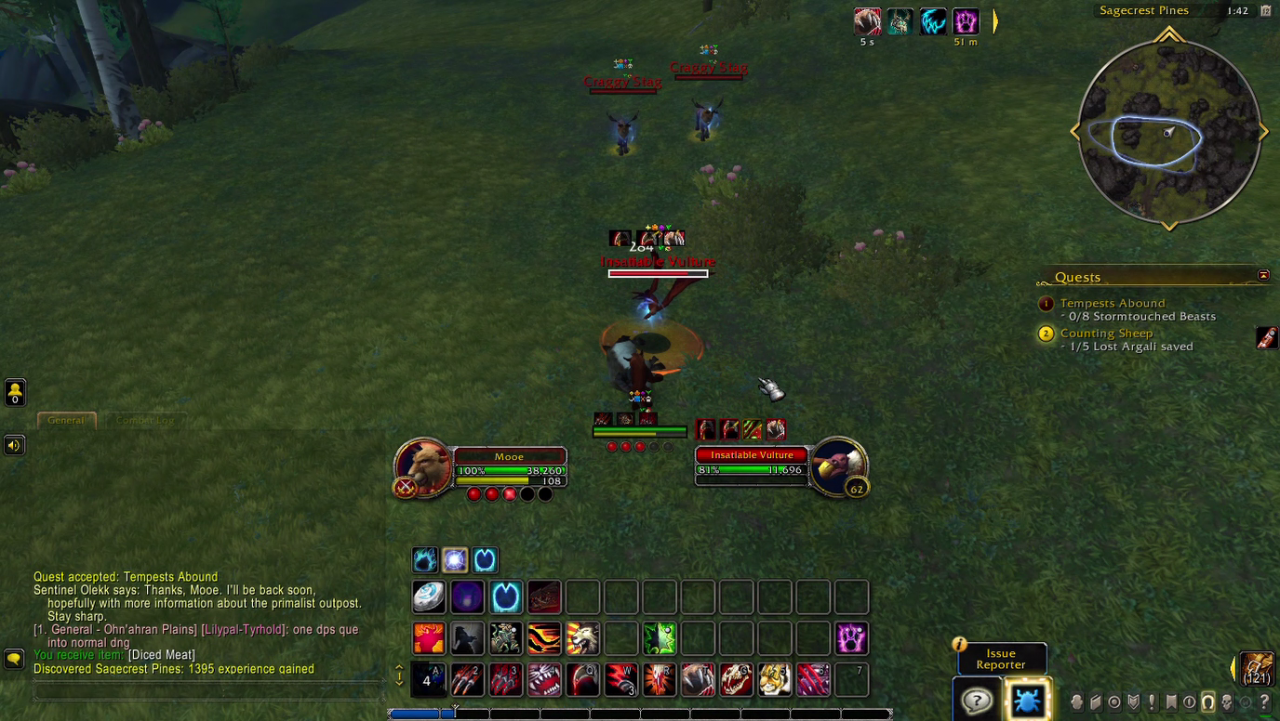This screenshot has width=1280, height=721.
Task: Toggle the chat speaker sound button
Action: pos(14,445)
